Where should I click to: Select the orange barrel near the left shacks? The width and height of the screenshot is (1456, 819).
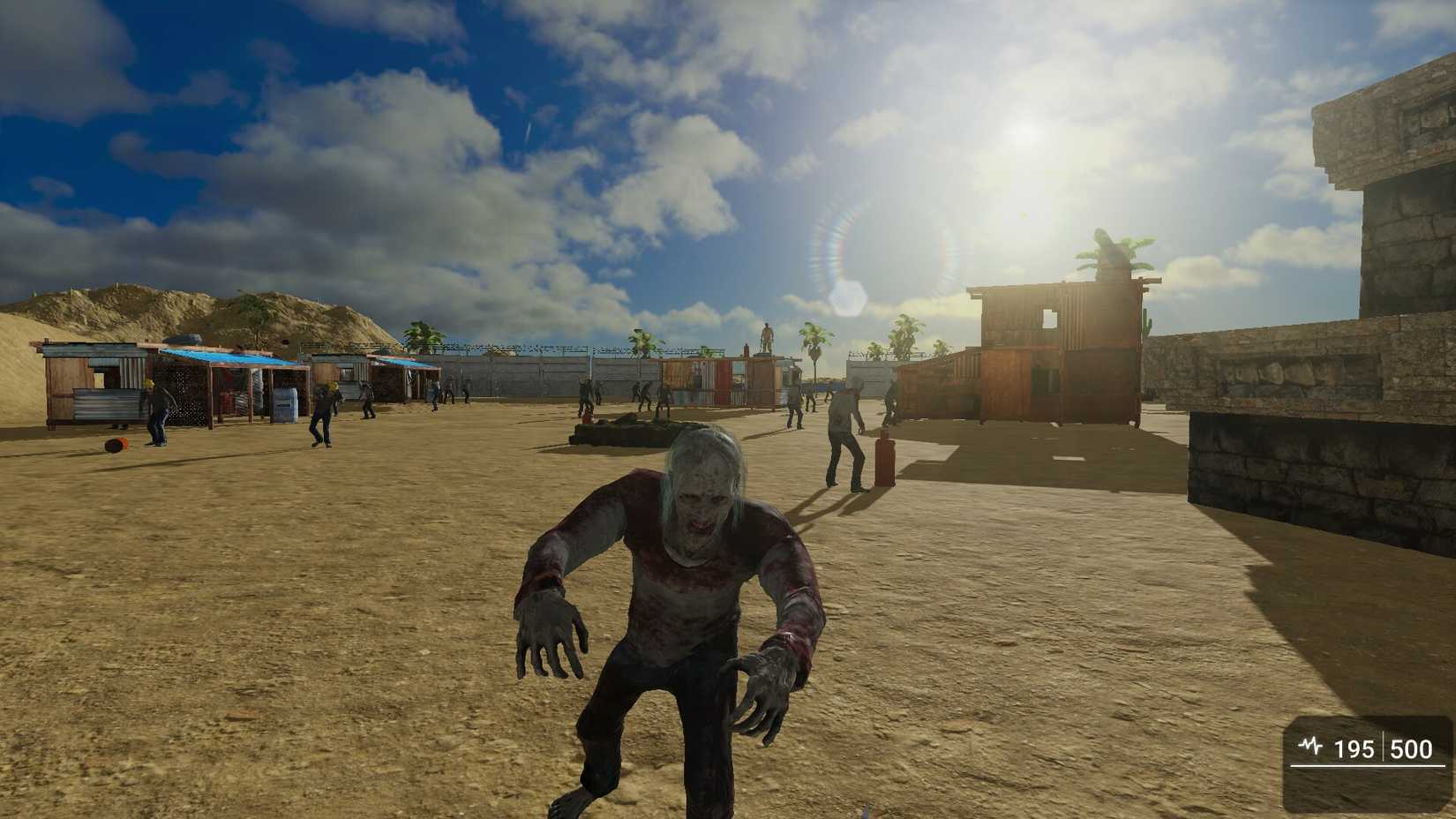click(x=116, y=444)
